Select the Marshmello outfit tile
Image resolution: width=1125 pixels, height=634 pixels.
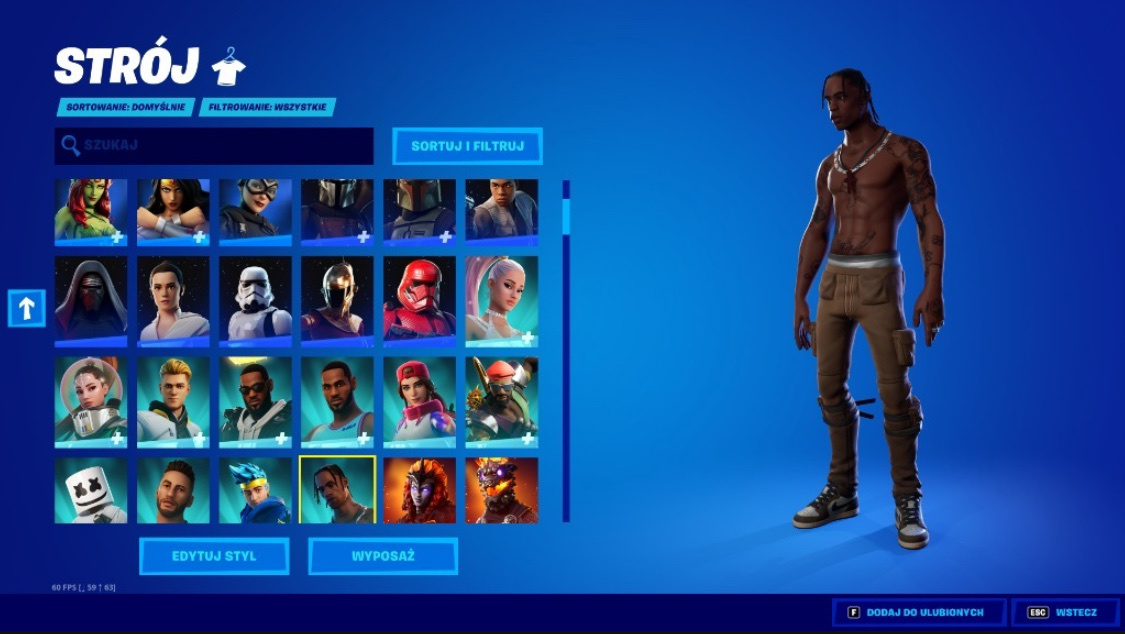click(91, 491)
